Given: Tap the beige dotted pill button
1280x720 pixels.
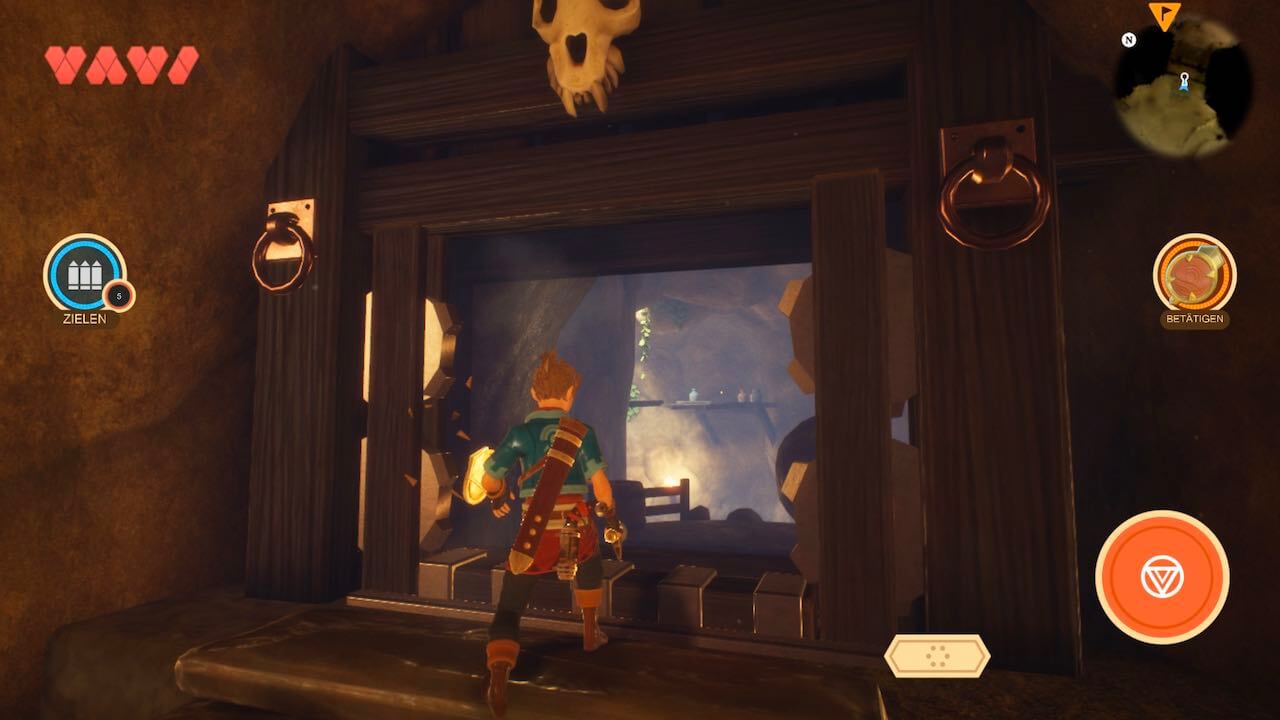Looking at the screenshot, I should point(937,655).
